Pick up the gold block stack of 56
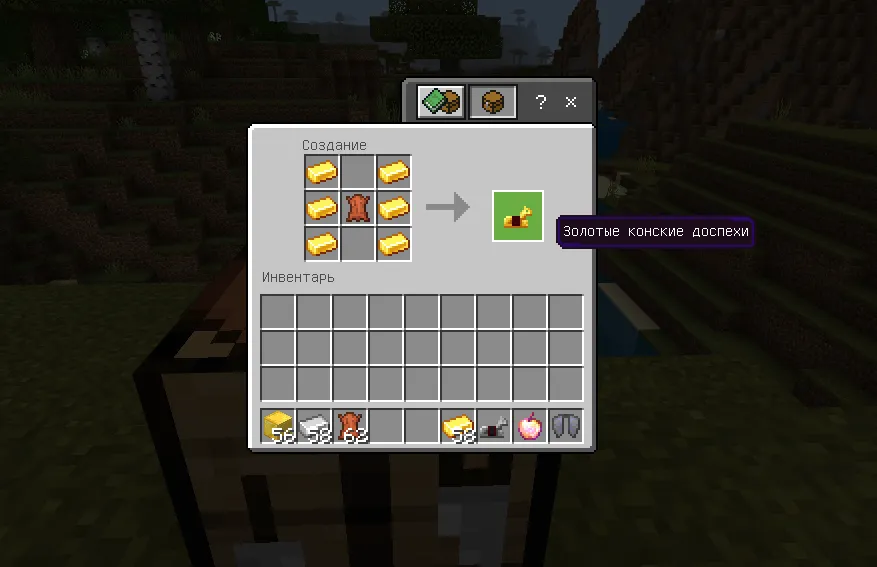Viewport: 877px width, 567px height. pyautogui.click(x=278, y=427)
